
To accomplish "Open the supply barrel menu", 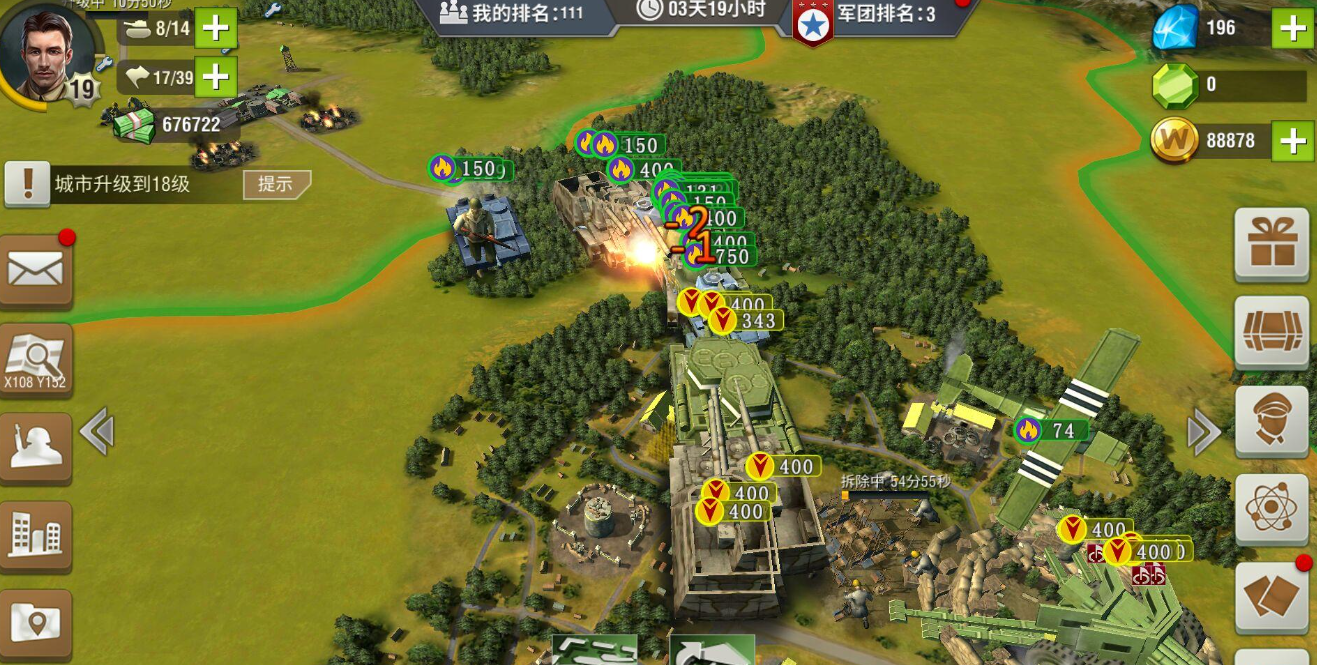I will coord(1272,333).
